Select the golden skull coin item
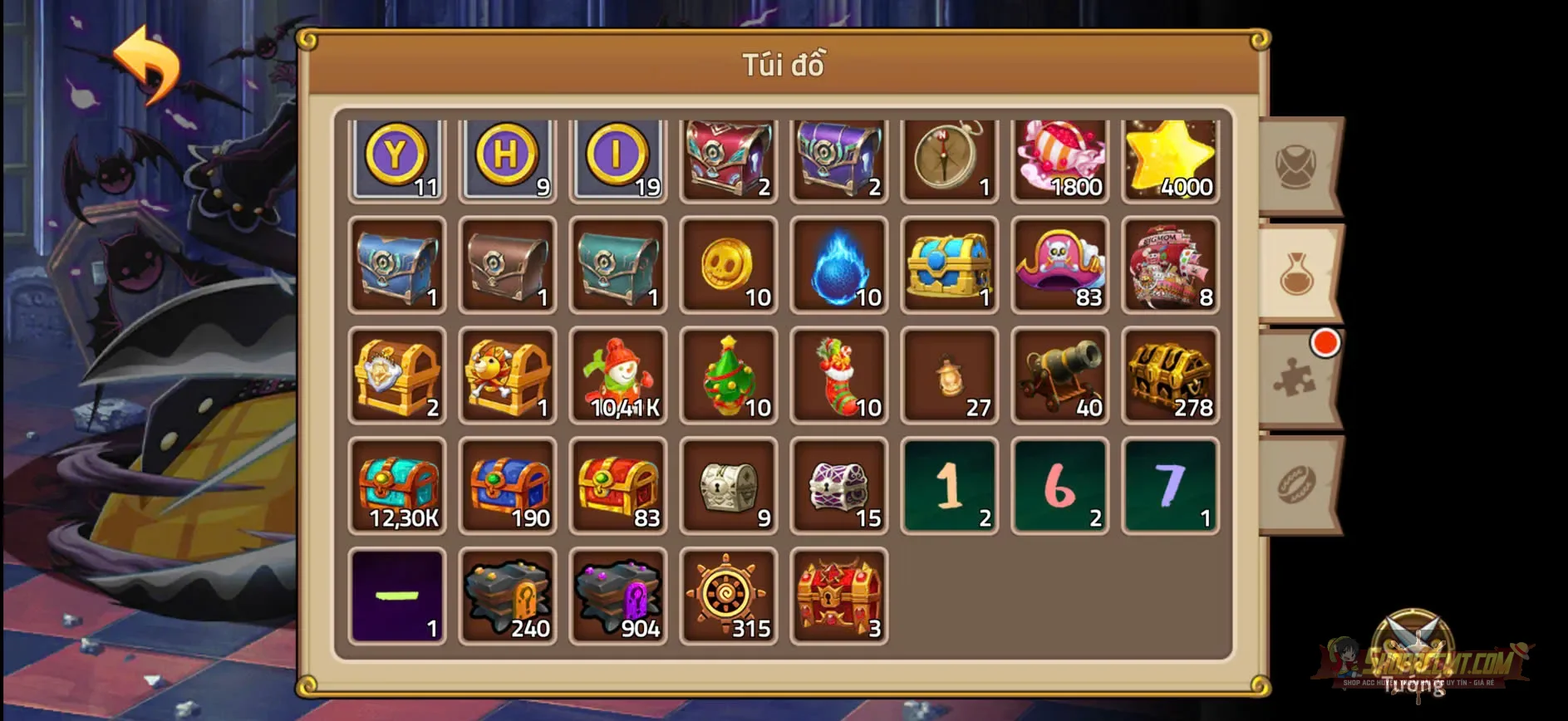Image resolution: width=1568 pixels, height=721 pixels. 728,266
